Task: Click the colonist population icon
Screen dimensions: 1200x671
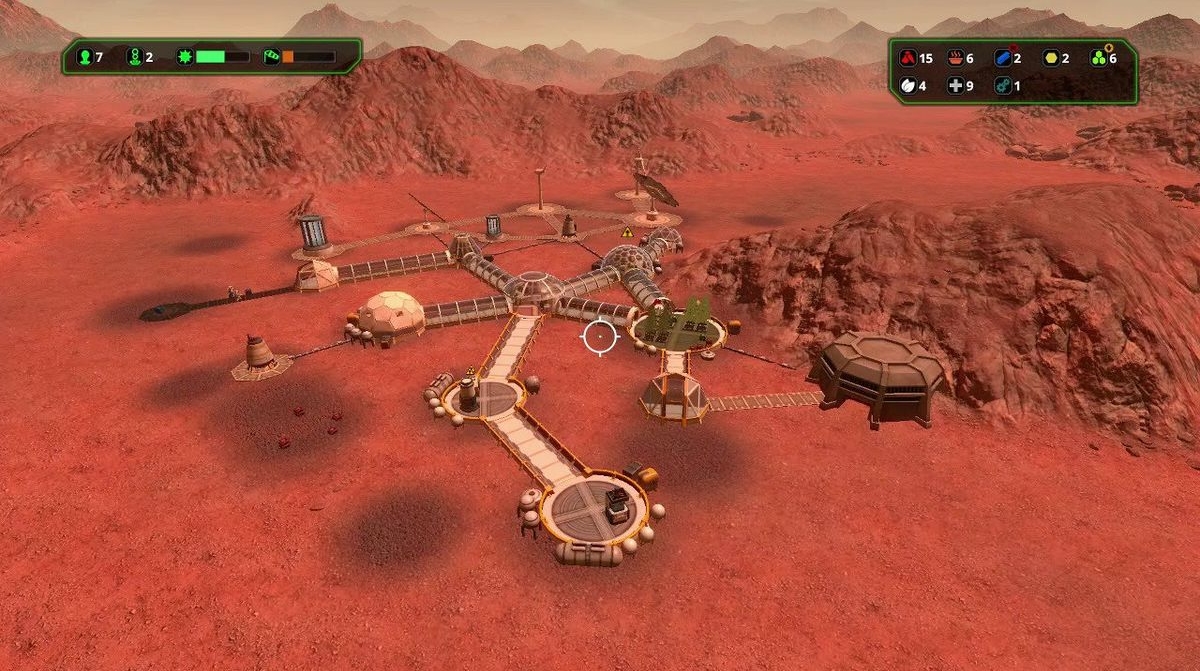Action: click(84, 57)
